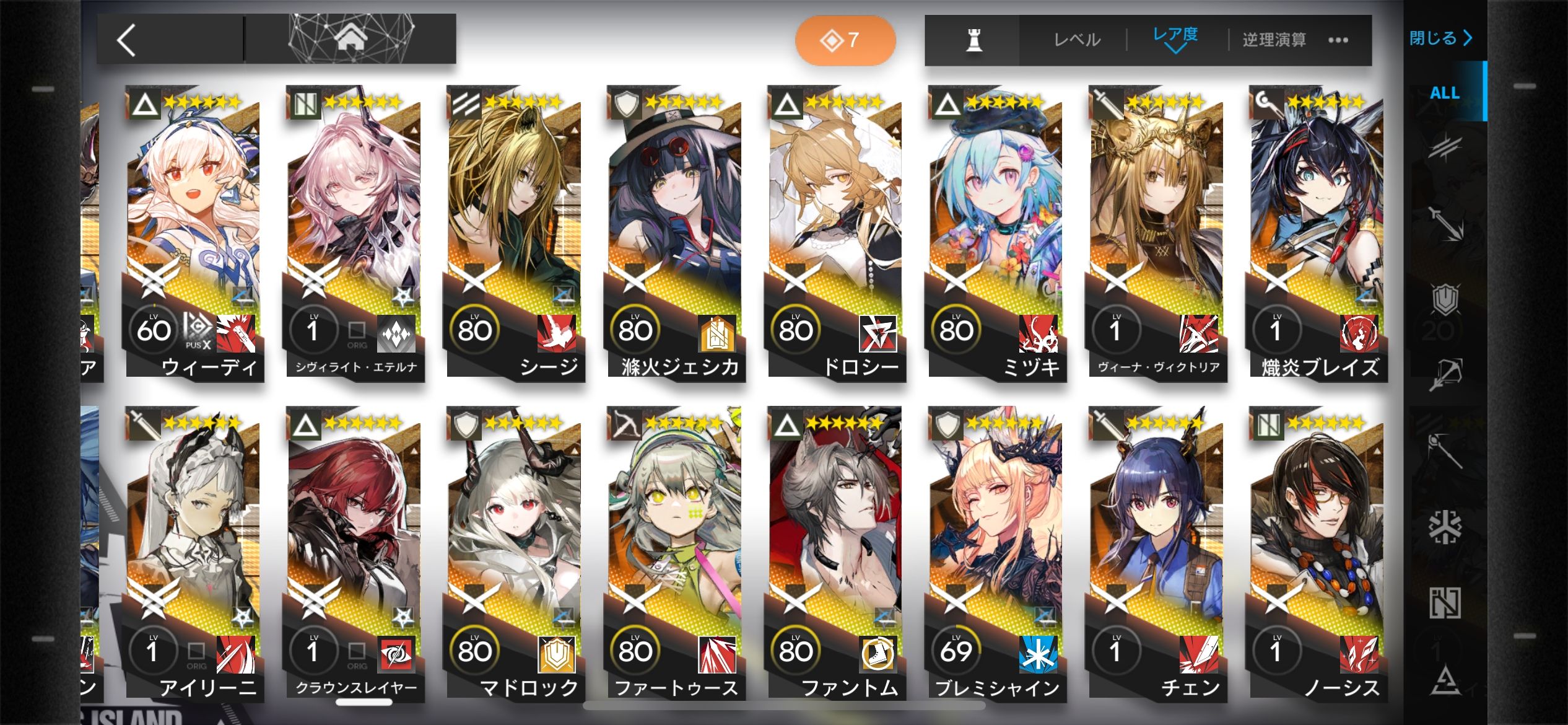Sort by 逆理演算
The width and height of the screenshot is (1568, 725).
coord(1274,40)
